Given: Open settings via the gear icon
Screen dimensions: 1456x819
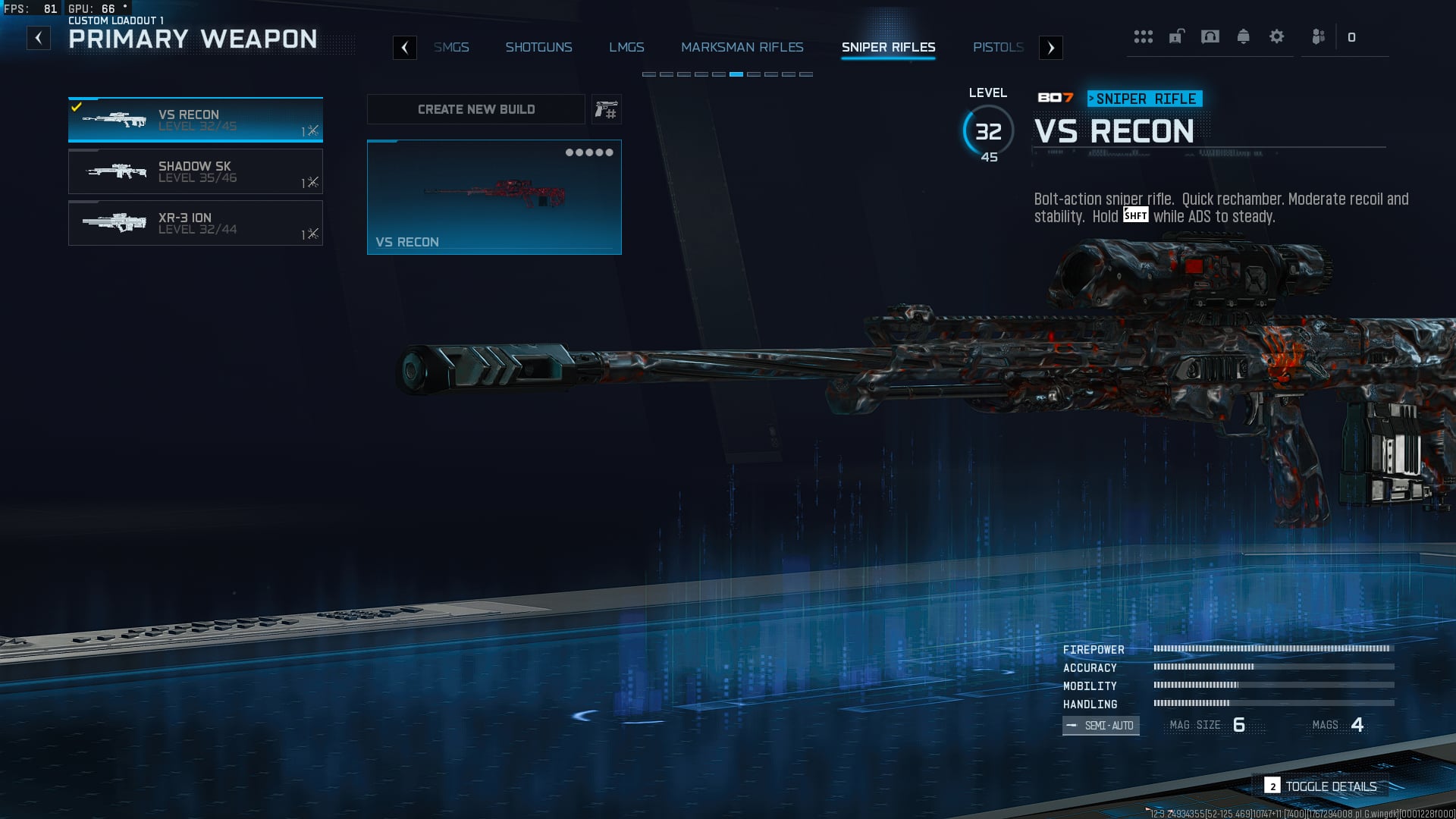Looking at the screenshot, I should click(1276, 36).
